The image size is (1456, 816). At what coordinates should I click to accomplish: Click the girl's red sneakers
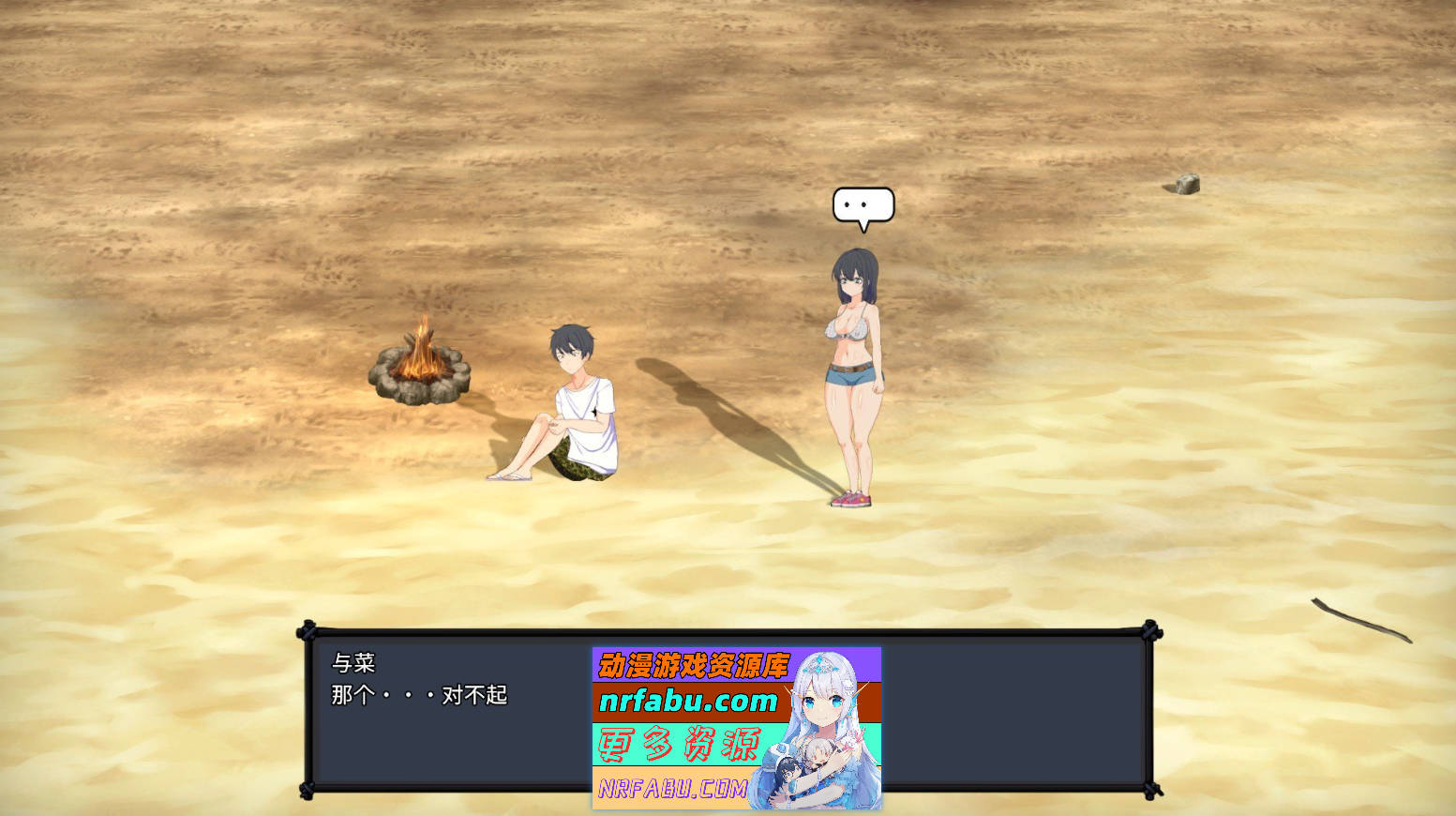tap(851, 500)
